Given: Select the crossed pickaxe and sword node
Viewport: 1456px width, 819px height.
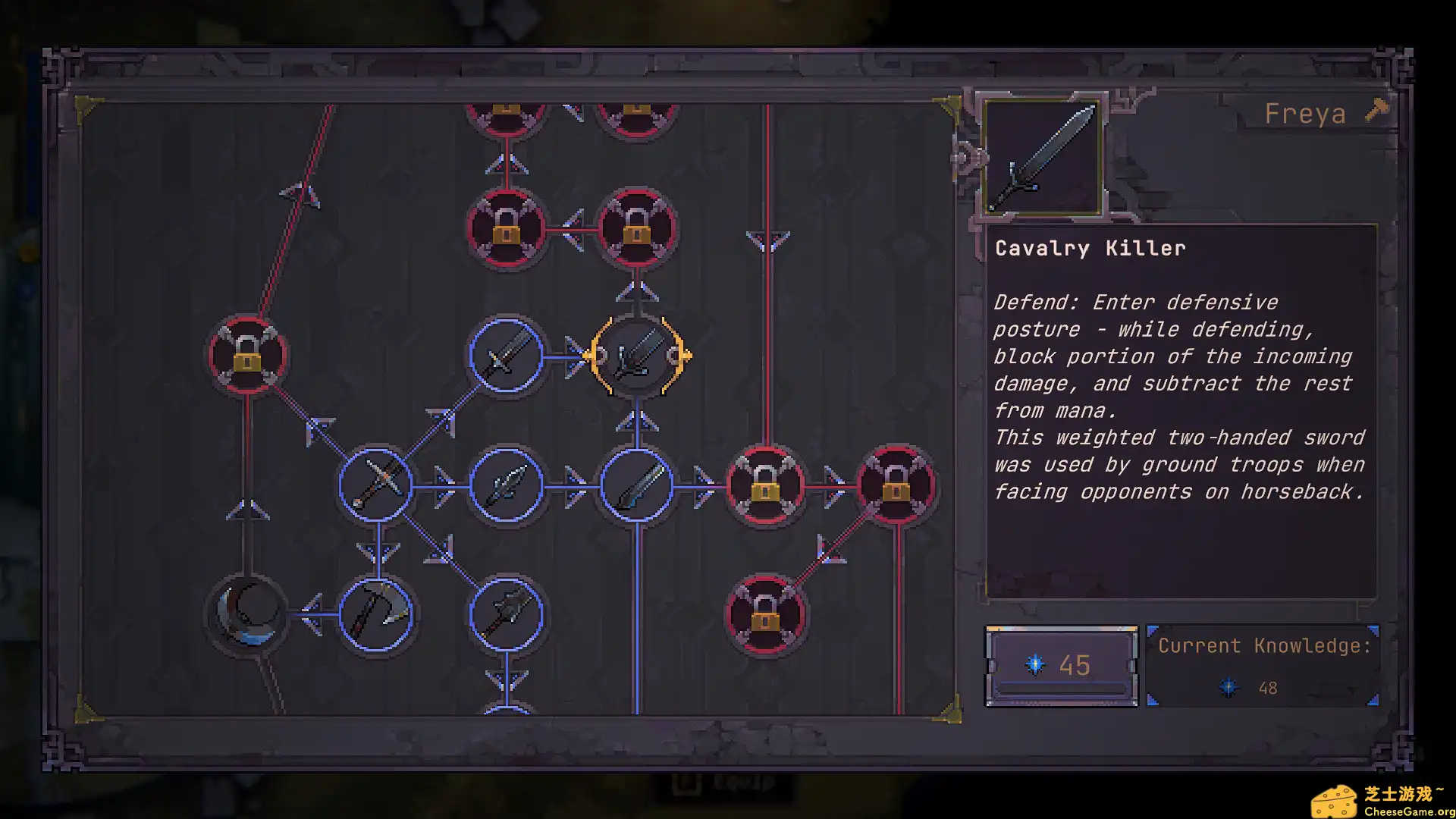Looking at the screenshot, I should [376, 485].
